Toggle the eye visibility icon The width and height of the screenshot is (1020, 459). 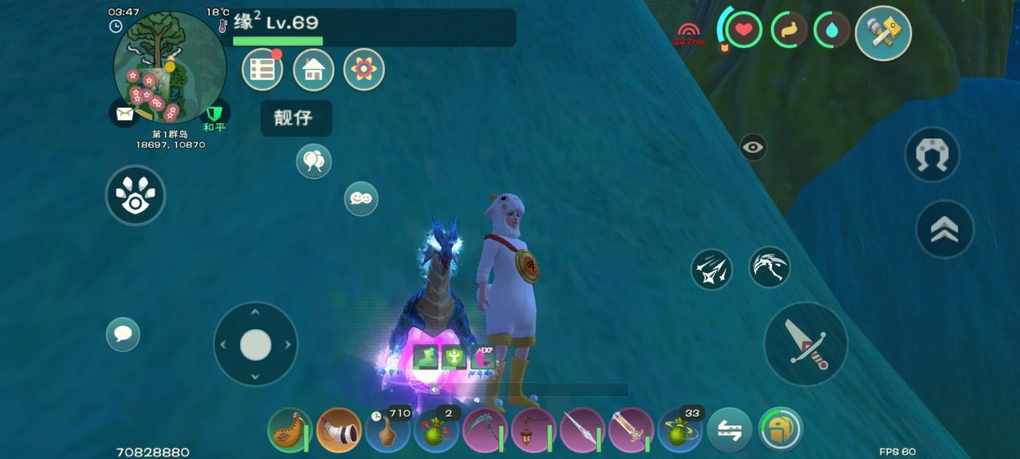(753, 147)
